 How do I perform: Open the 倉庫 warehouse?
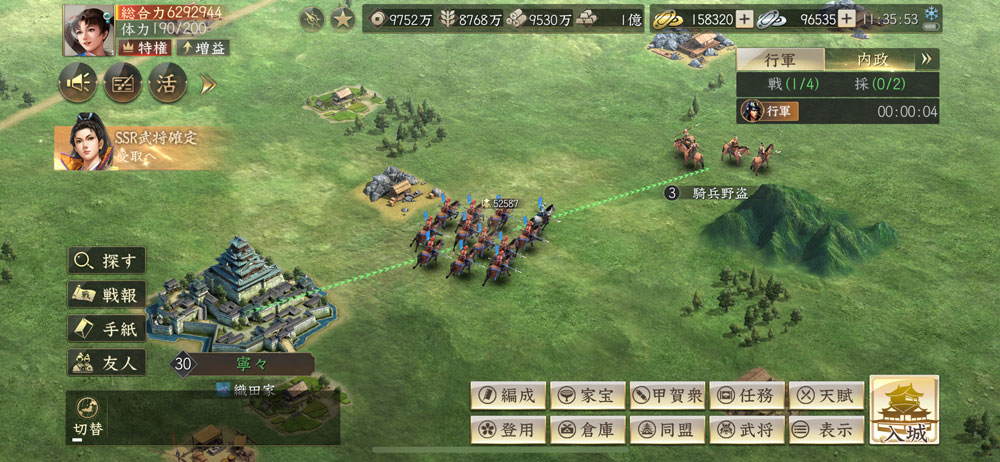[587, 431]
